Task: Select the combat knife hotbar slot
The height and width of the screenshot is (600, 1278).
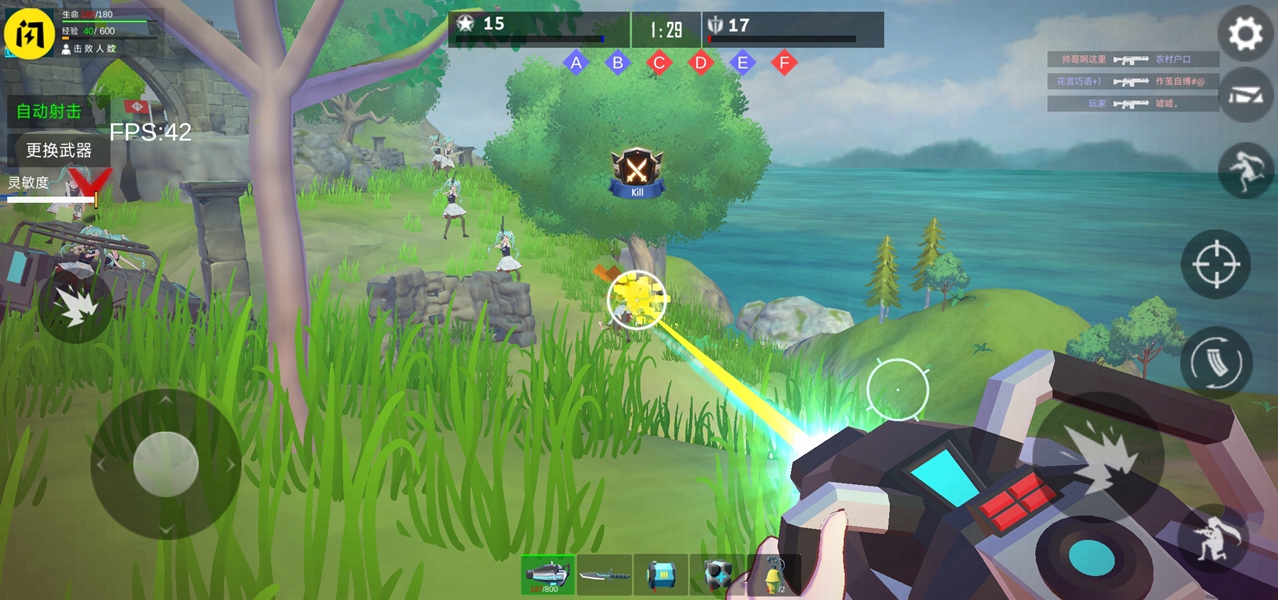Action: click(604, 575)
